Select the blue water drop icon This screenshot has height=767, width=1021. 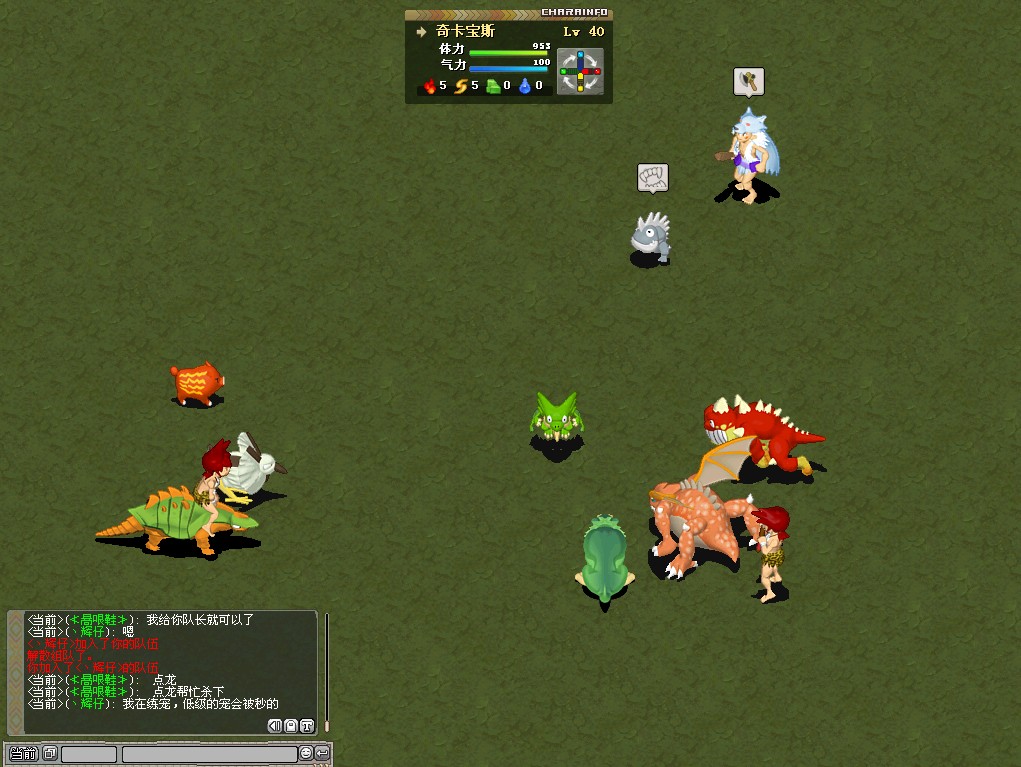pyautogui.click(x=525, y=86)
